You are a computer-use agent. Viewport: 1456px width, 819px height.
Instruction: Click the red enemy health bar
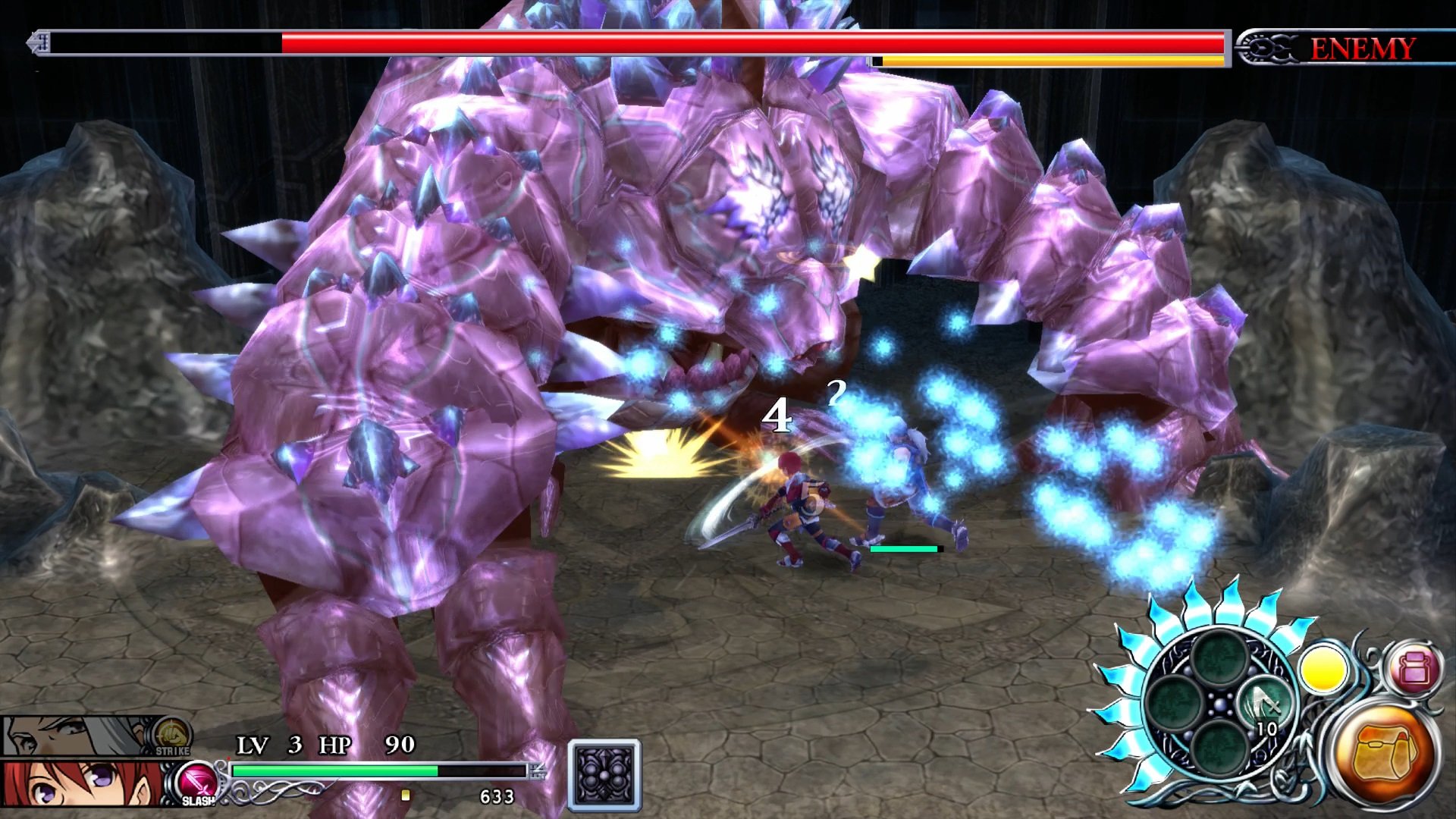click(682, 44)
